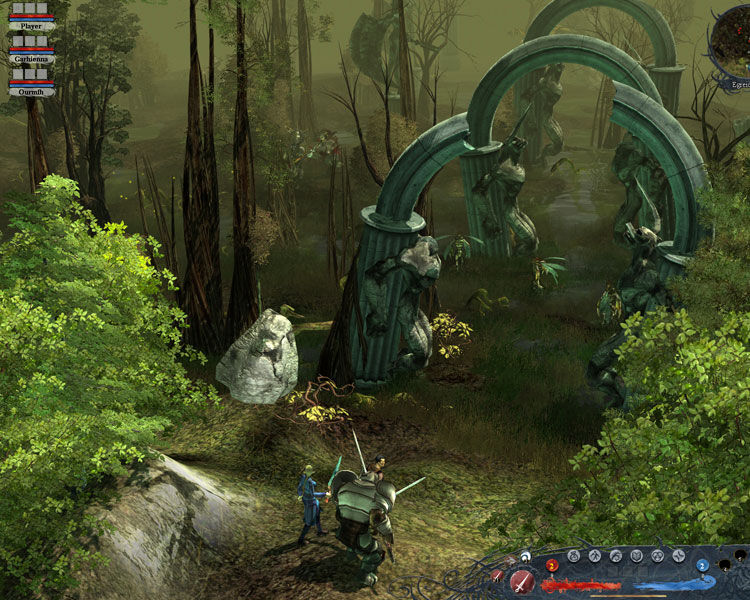Click the white-blue swirl orb icon
Image resolution: width=750 pixels, height=600 pixels.
click(x=525, y=556)
